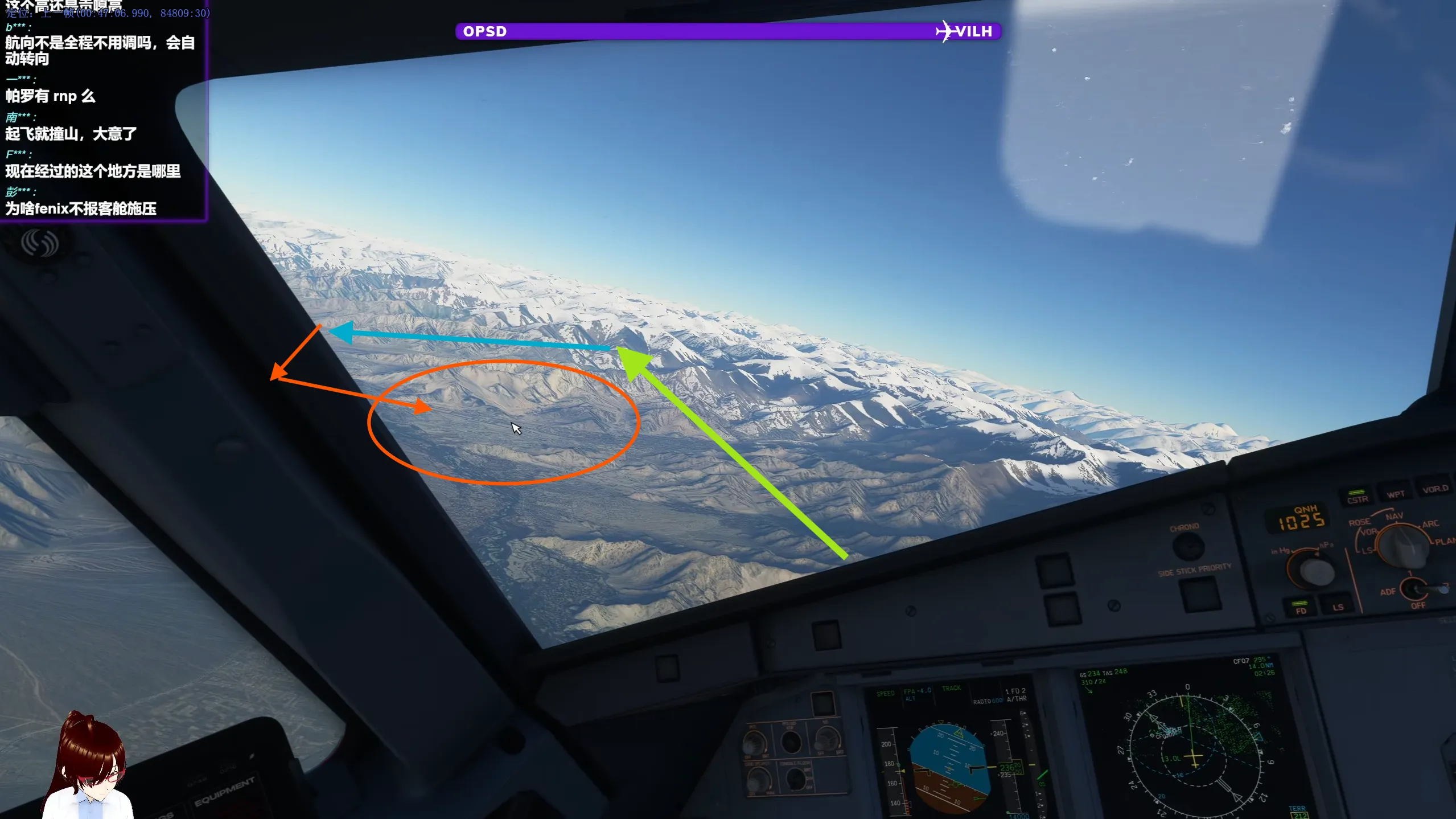Click the CHRONO button

click(1188, 546)
